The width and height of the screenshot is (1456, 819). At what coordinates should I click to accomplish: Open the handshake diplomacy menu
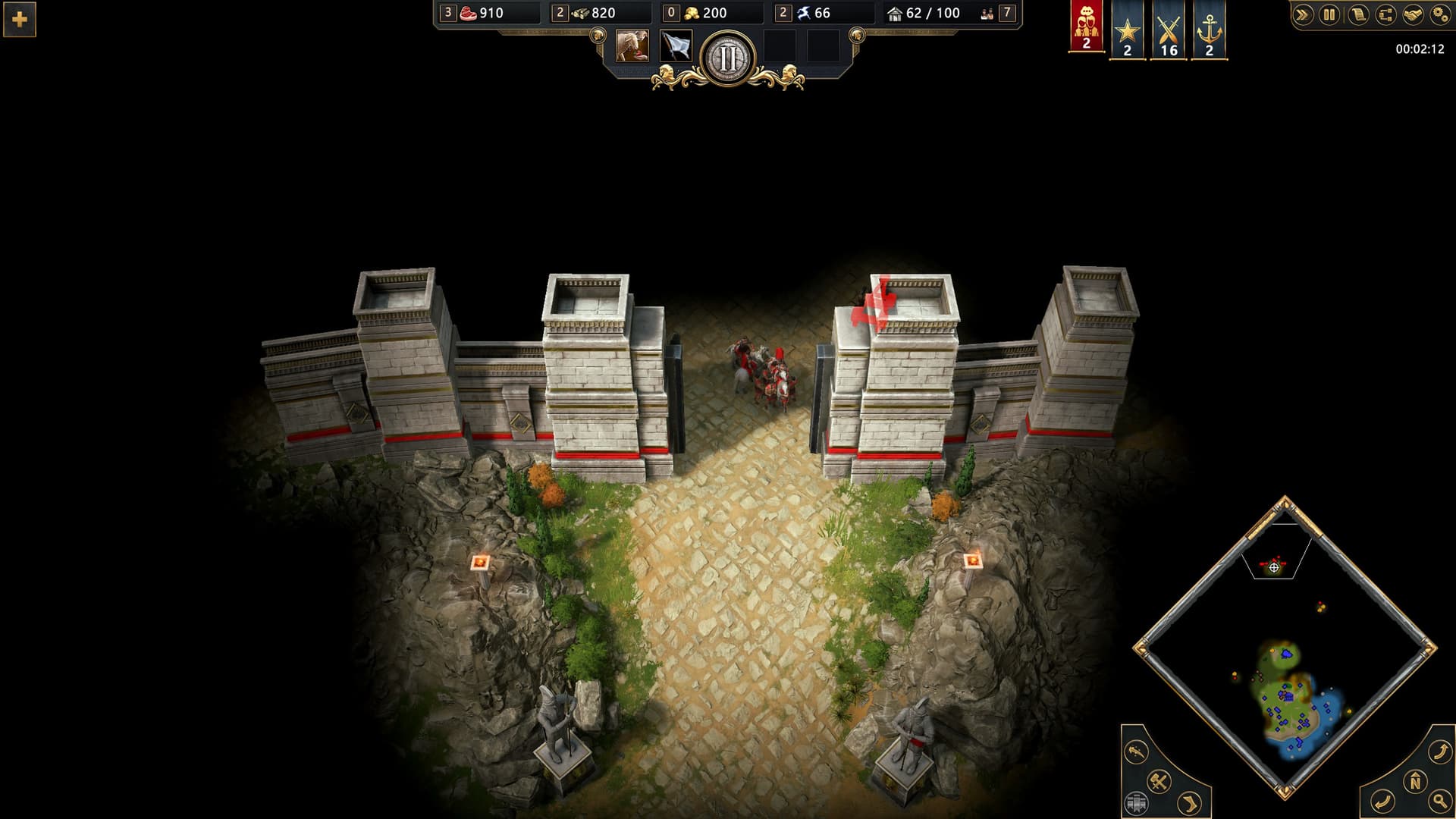point(1412,14)
